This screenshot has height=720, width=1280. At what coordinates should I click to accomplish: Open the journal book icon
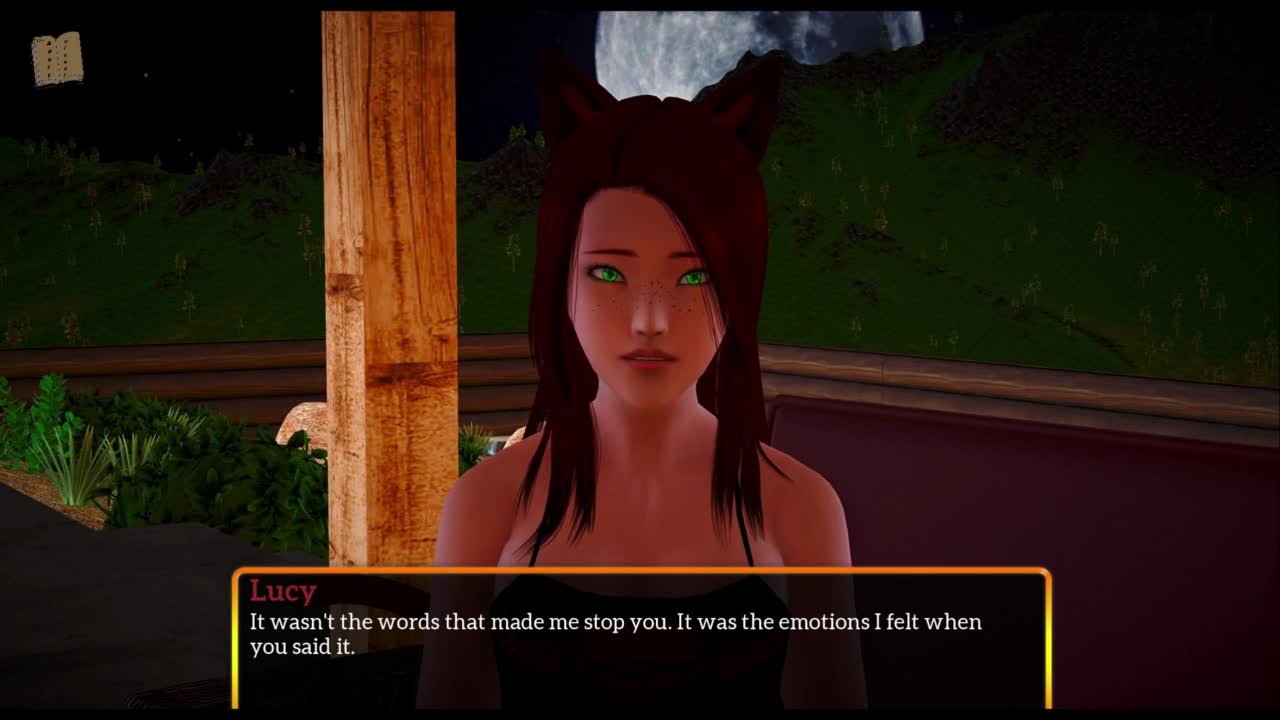point(57,59)
